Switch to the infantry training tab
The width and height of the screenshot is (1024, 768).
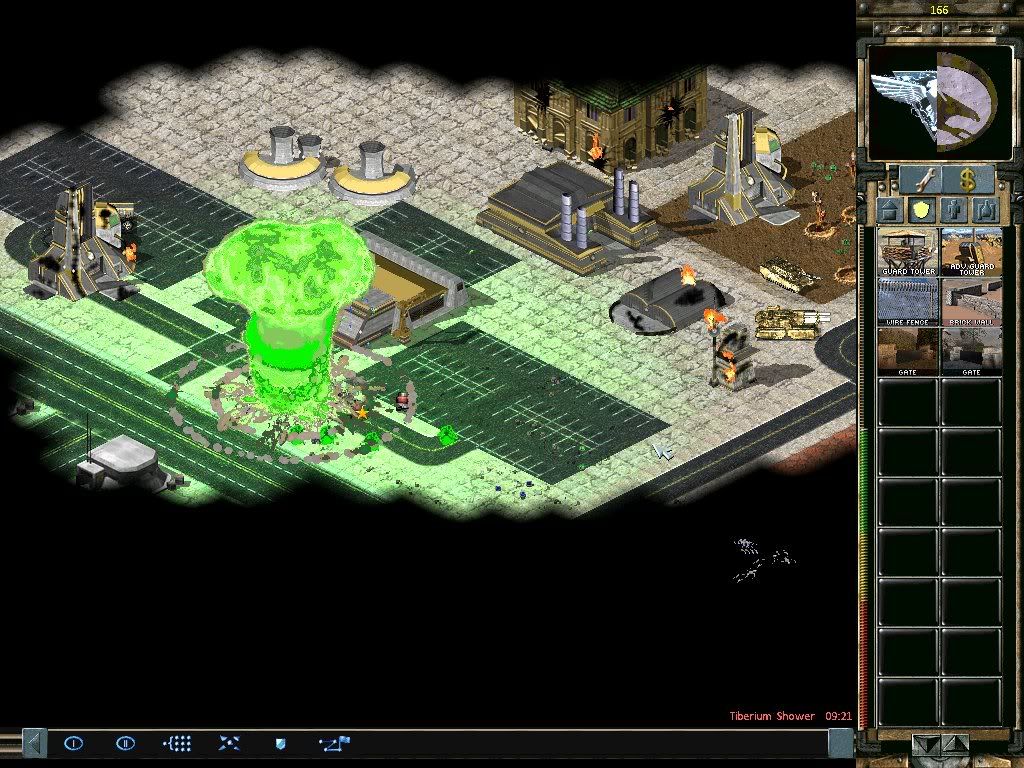click(955, 211)
